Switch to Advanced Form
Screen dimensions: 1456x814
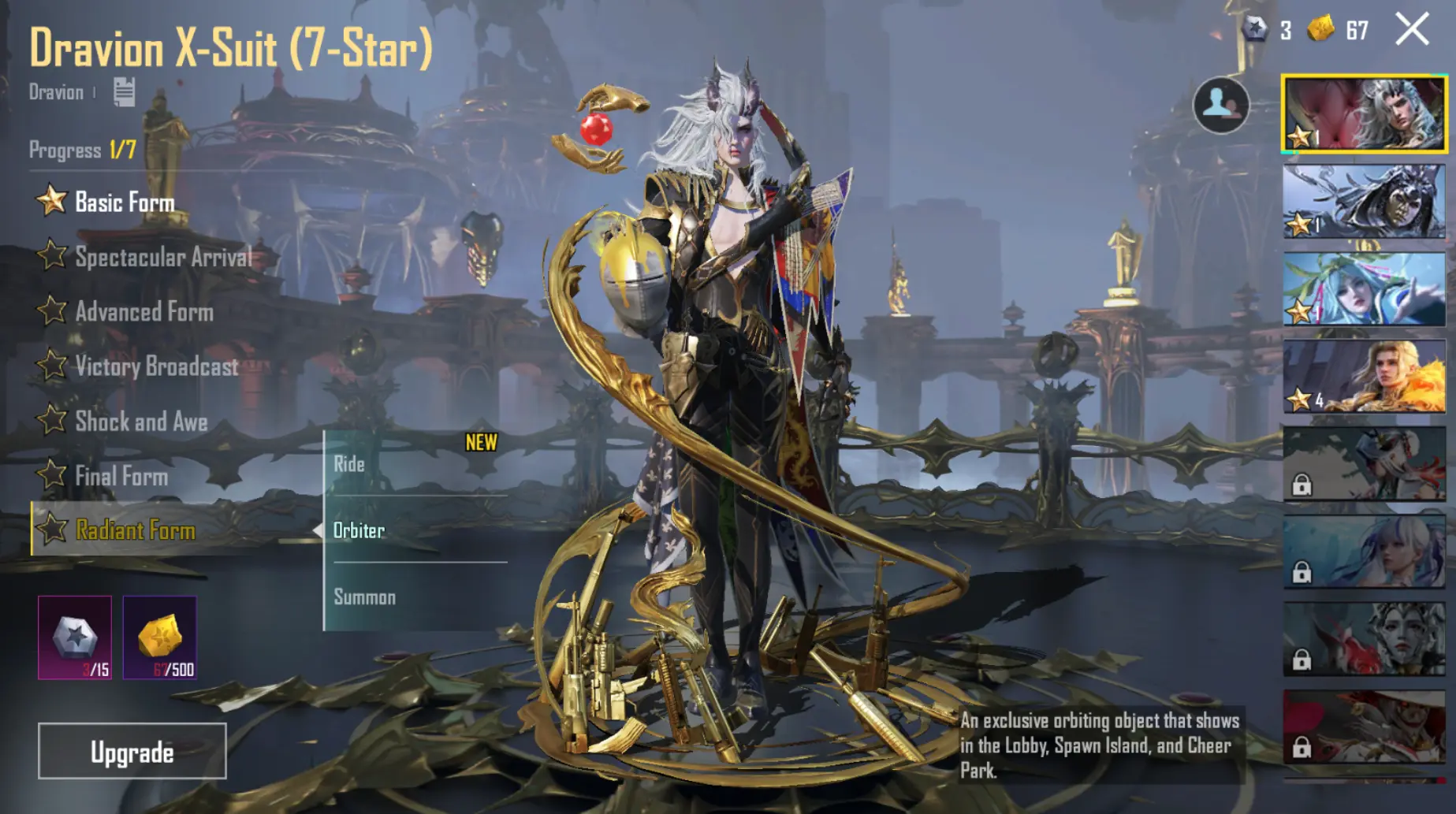click(143, 312)
